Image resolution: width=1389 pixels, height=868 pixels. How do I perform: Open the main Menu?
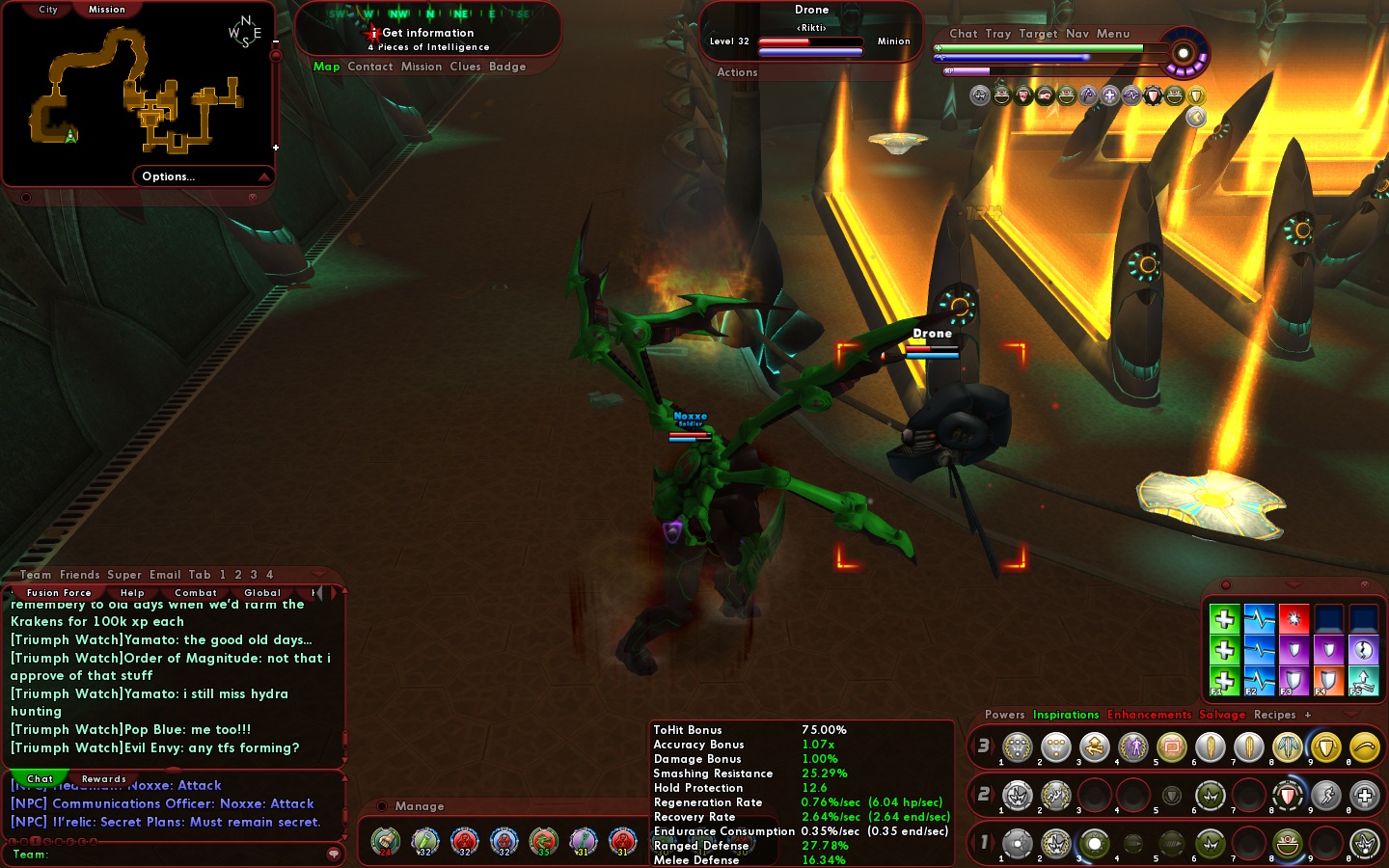(x=1112, y=34)
